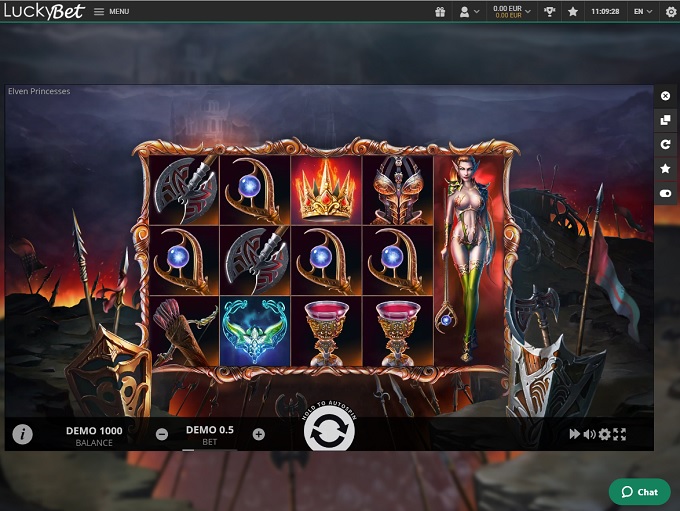
Task: Add the game to favorites via side panel star
Action: [x=666, y=169]
